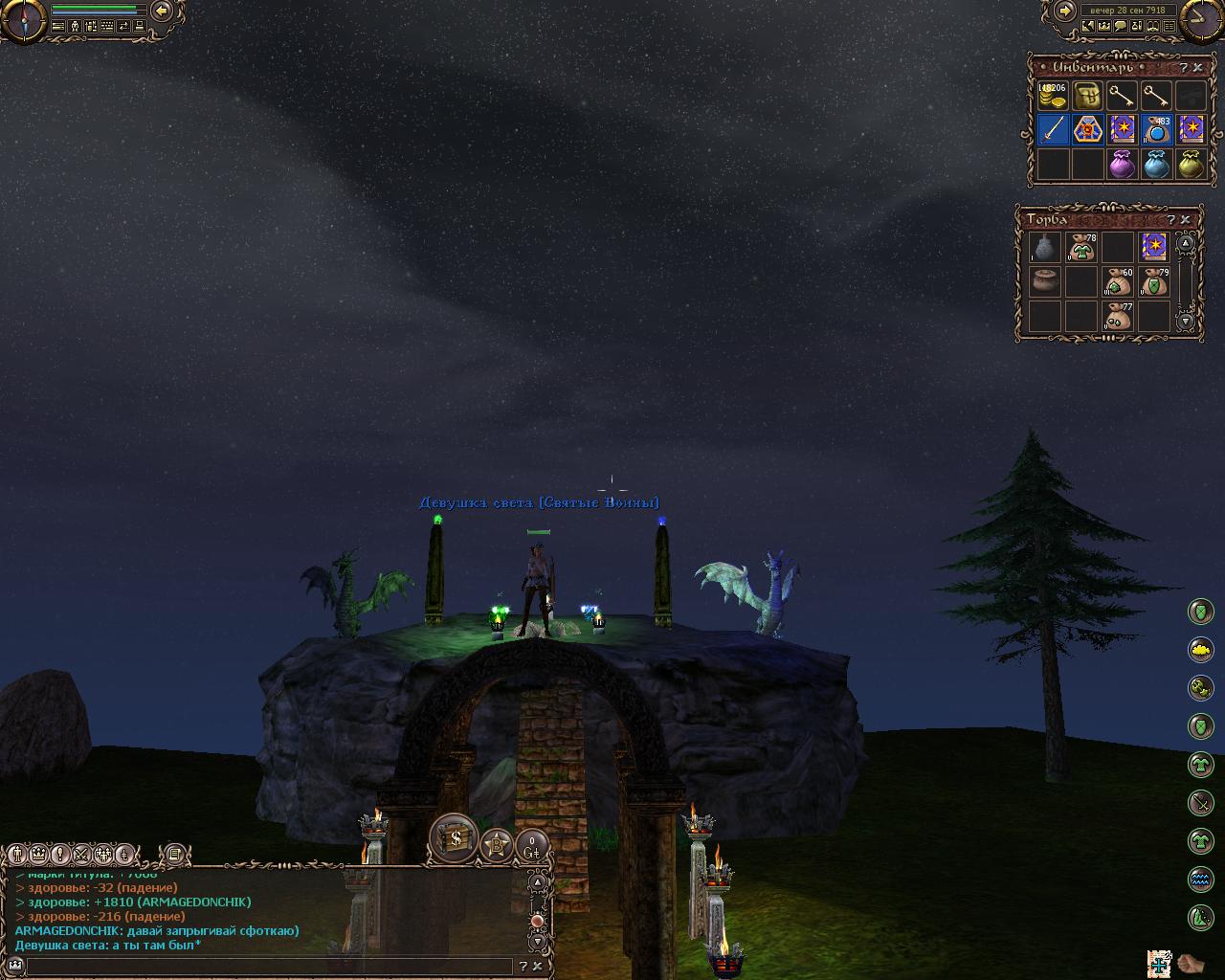Select the crossed swords chat filter
This screenshot has height=980, width=1225.
point(81,854)
